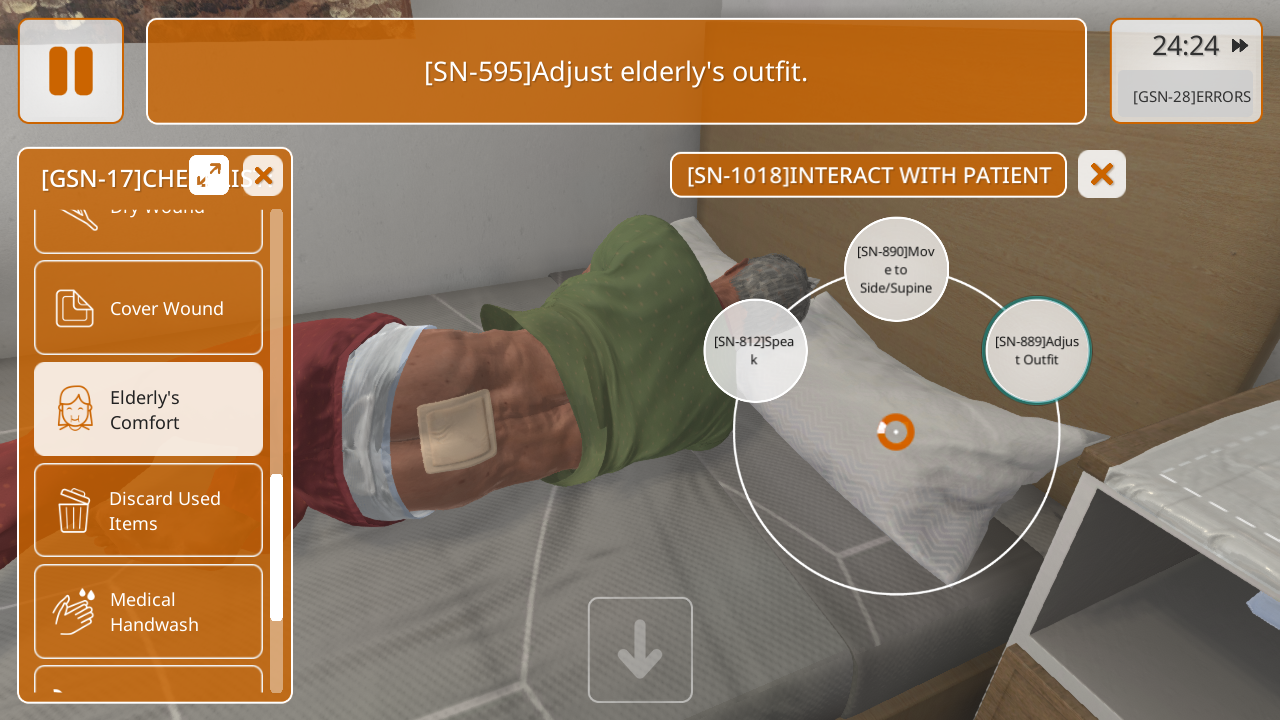Close the Interact With Patient menu
This screenshot has width=1280, height=720.
click(x=1101, y=174)
